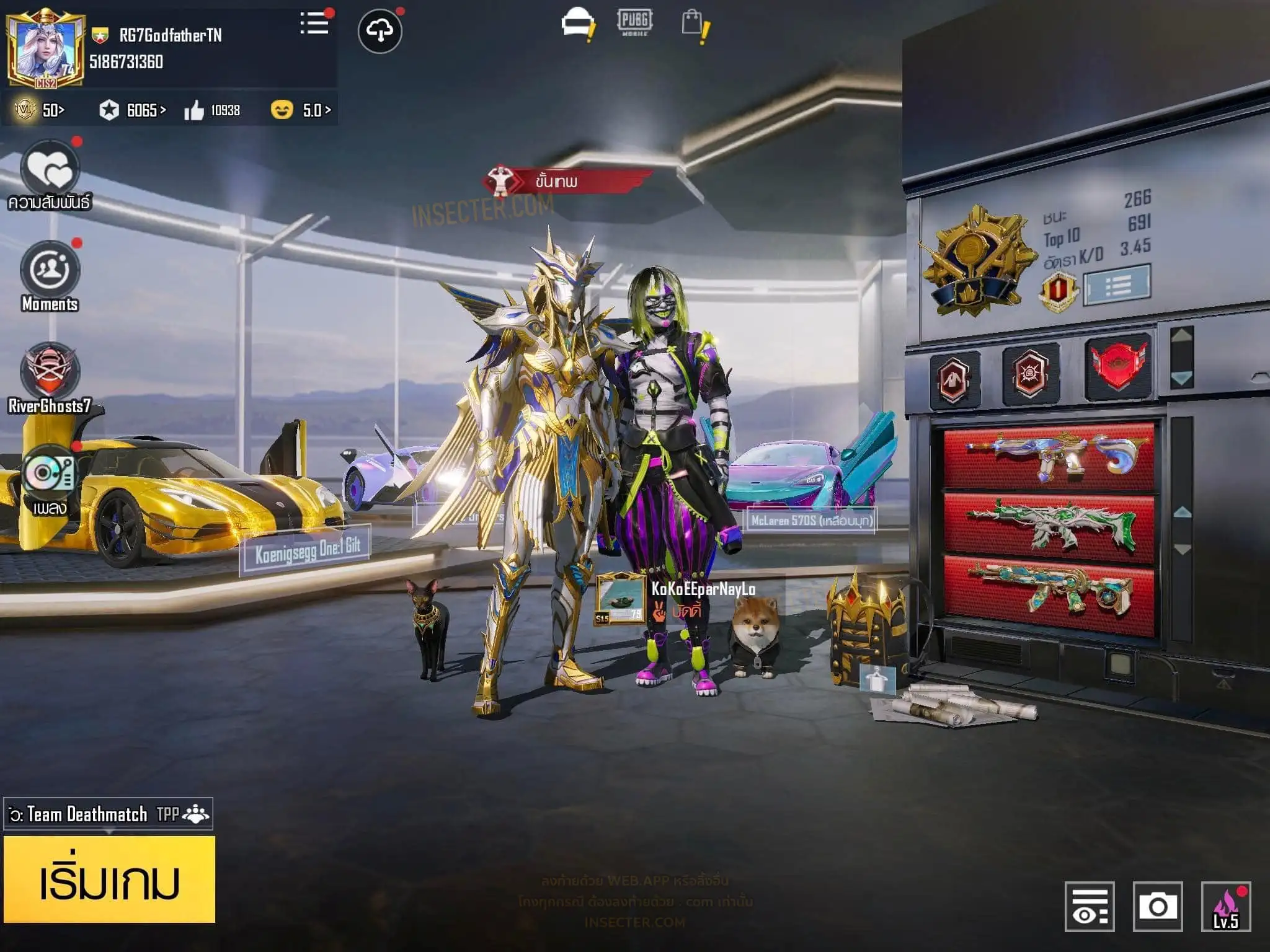Image resolution: width=1270 pixels, height=952 pixels.
Task: Select the top gun skin in the red showcase
Action: (x=1049, y=456)
